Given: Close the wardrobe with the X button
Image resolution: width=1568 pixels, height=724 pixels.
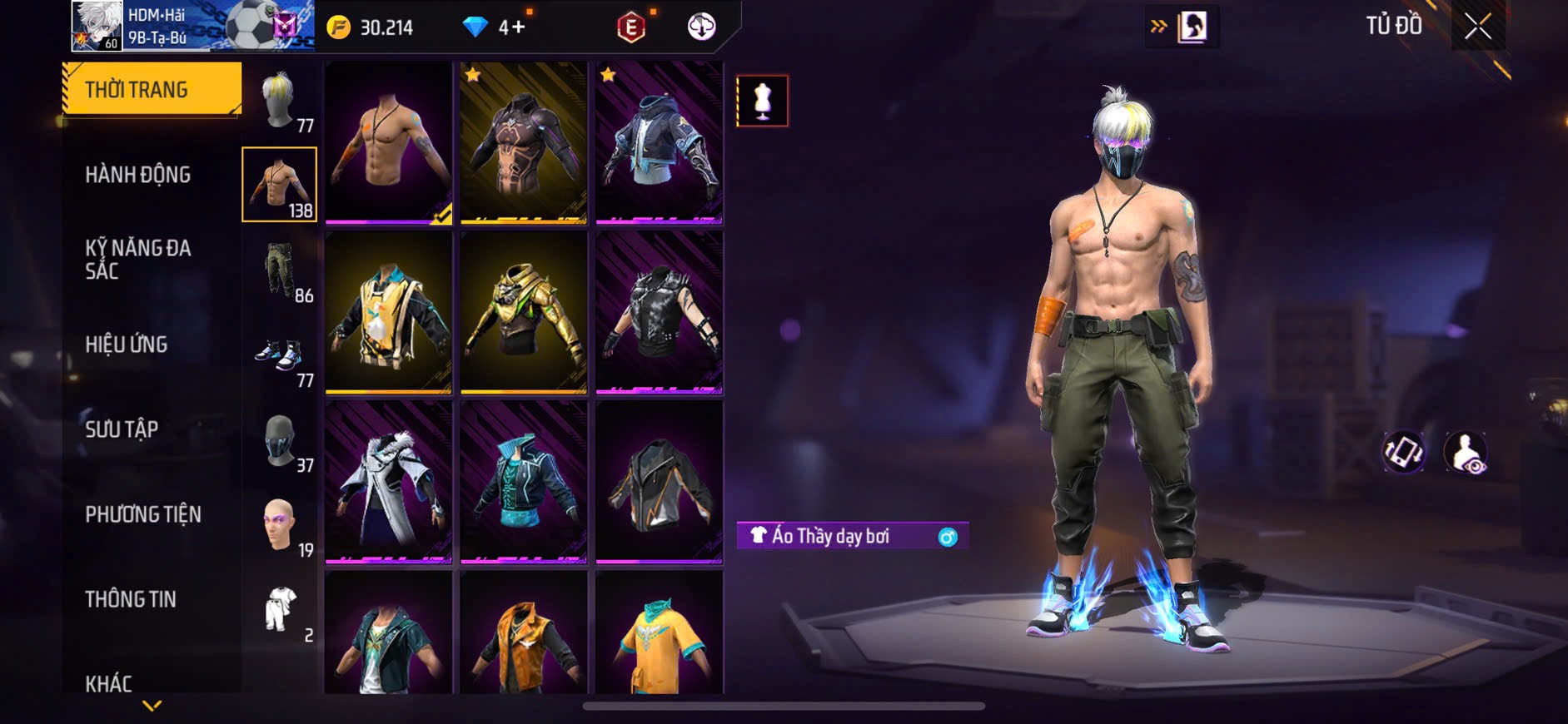Looking at the screenshot, I should click(x=1478, y=27).
